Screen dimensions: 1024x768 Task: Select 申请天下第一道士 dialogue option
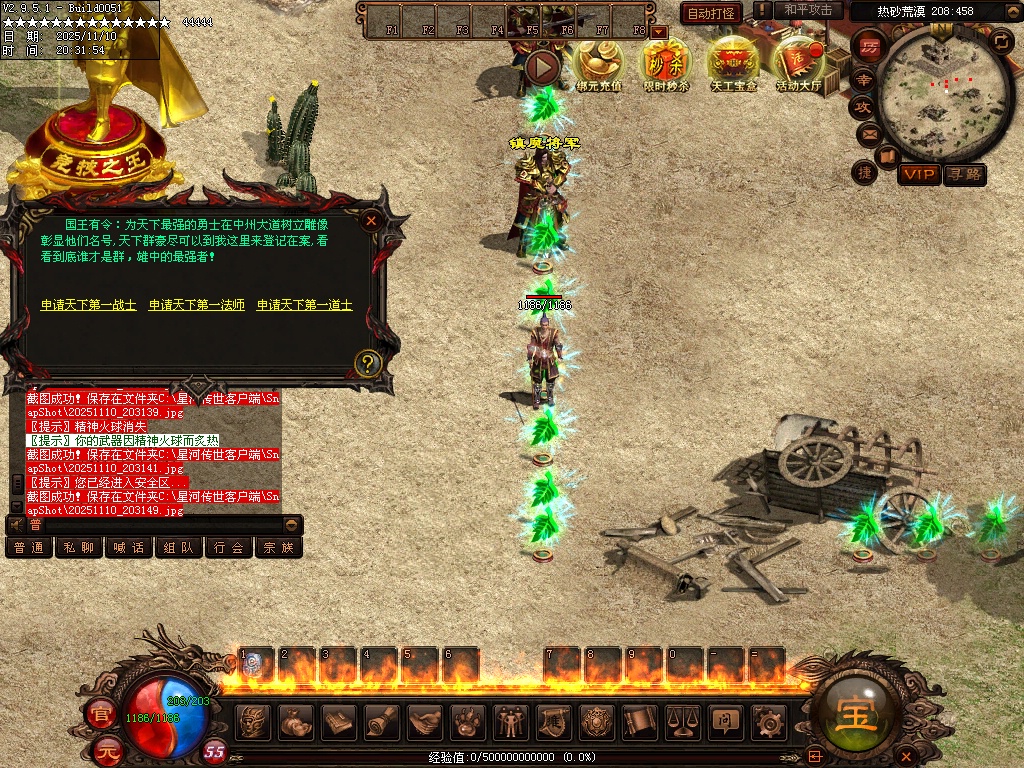pos(305,305)
